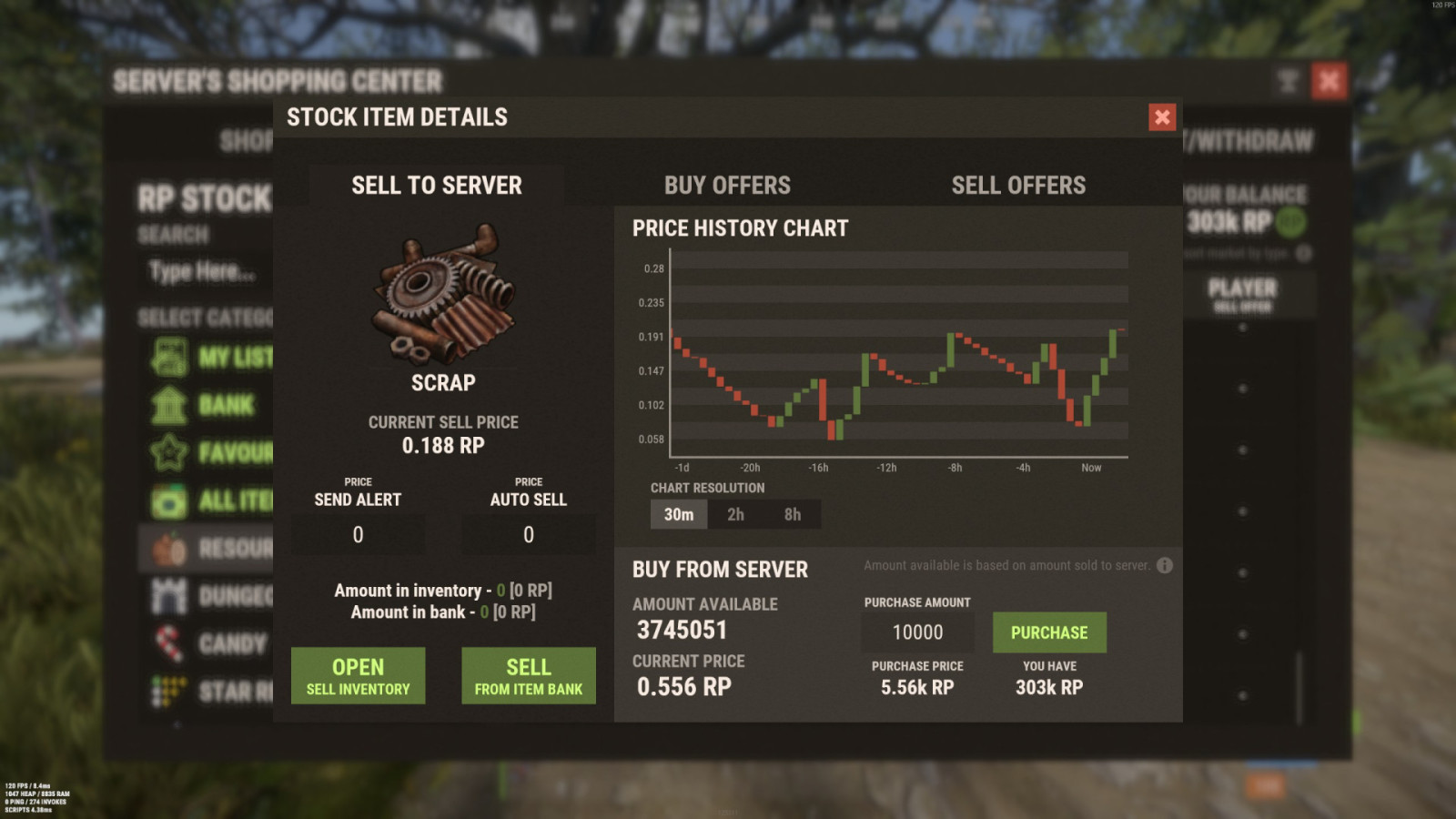Enable the 8h chart resolution
Viewport: 1456px width, 819px height.
click(791, 514)
